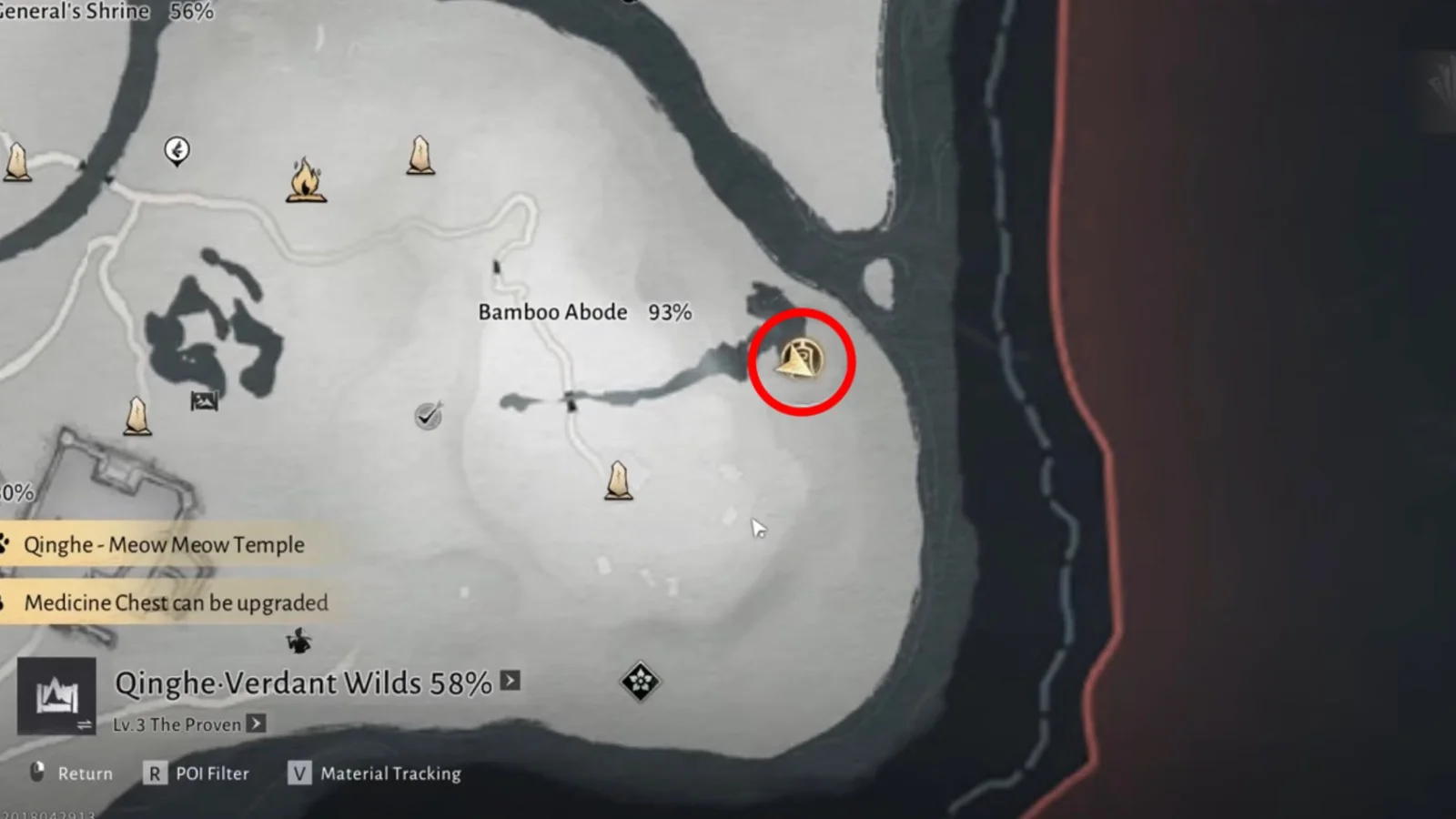The width and height of the screenshot is (1456, 819).
Task: Open Material Tracking
Action: pyautogui.click(x=375, y=773)
